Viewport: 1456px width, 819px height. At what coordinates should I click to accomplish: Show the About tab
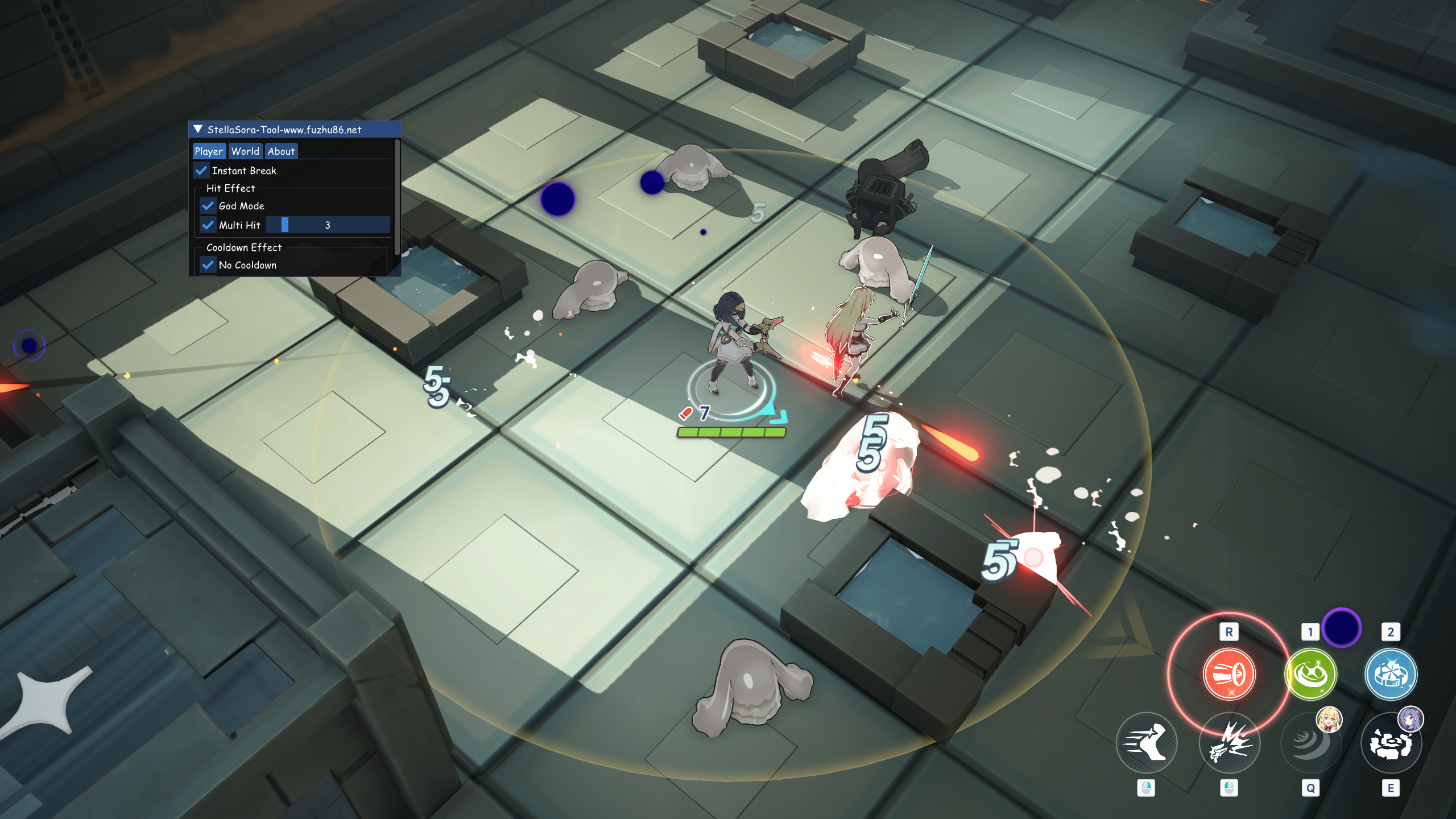pyautogui.click(x=281, y=151)
